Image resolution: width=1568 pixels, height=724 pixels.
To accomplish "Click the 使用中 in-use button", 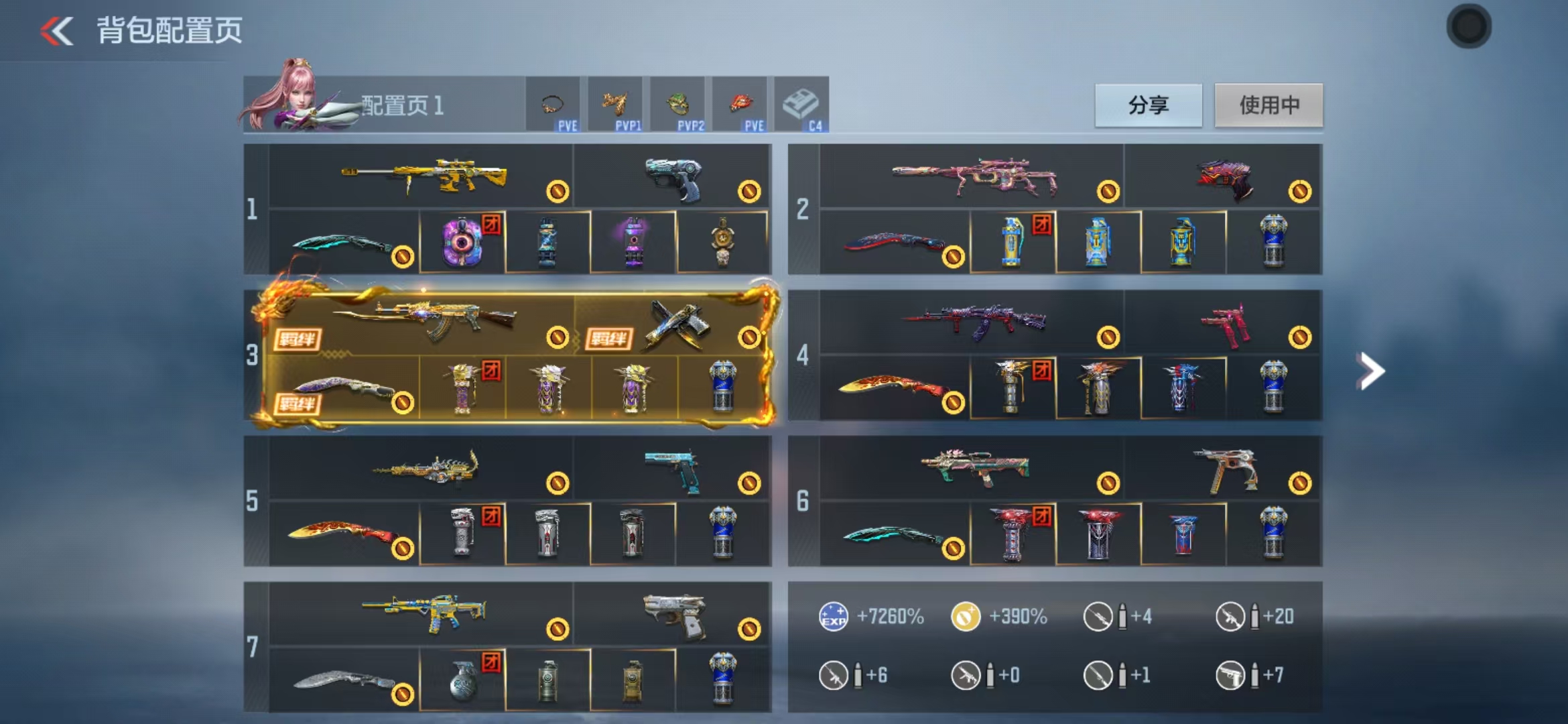I will click(x=1268, y=105).
